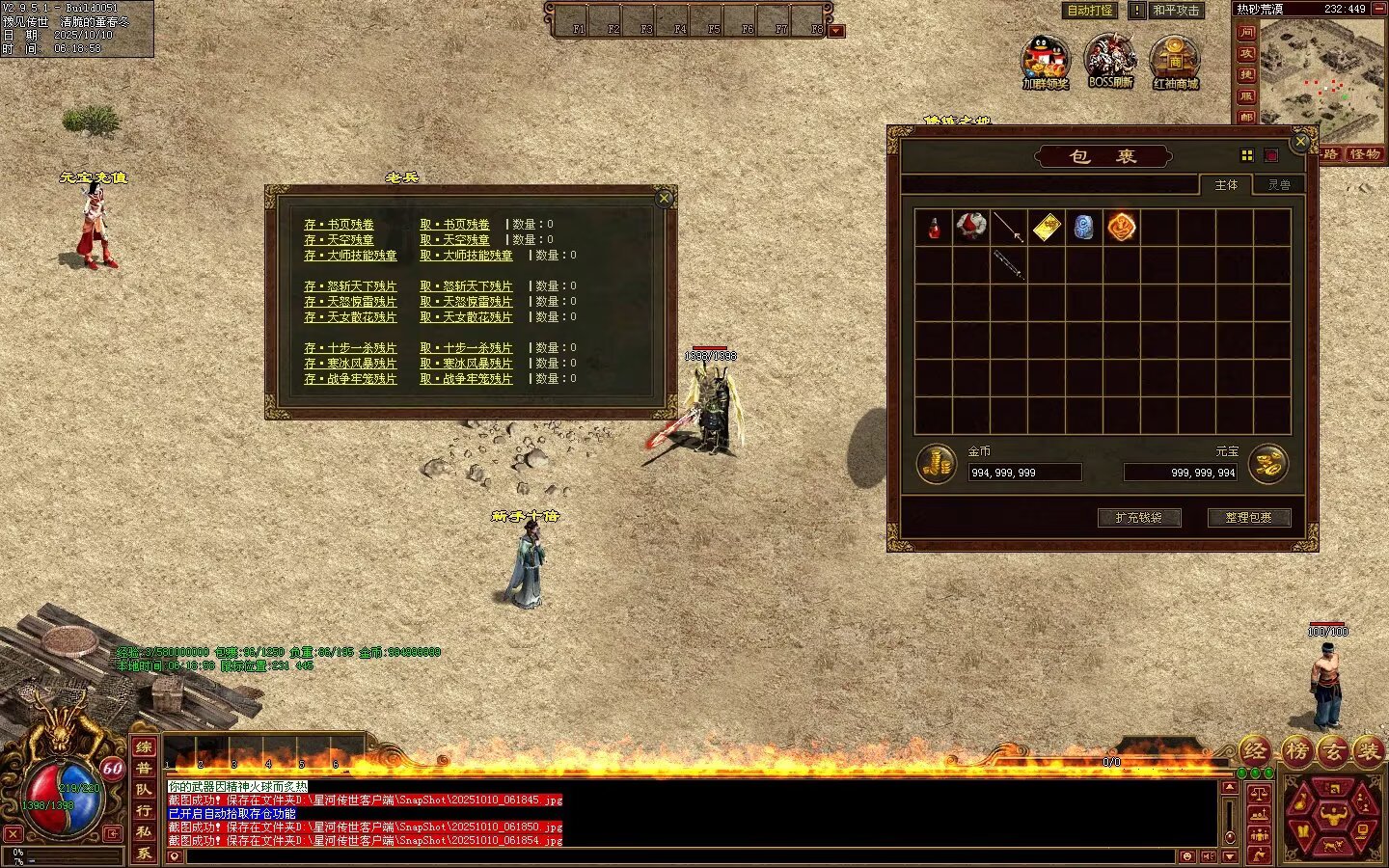Select the flaming orange emblem item
The height and width of the screenshot is (868, 1389).
pos(1122,228)
